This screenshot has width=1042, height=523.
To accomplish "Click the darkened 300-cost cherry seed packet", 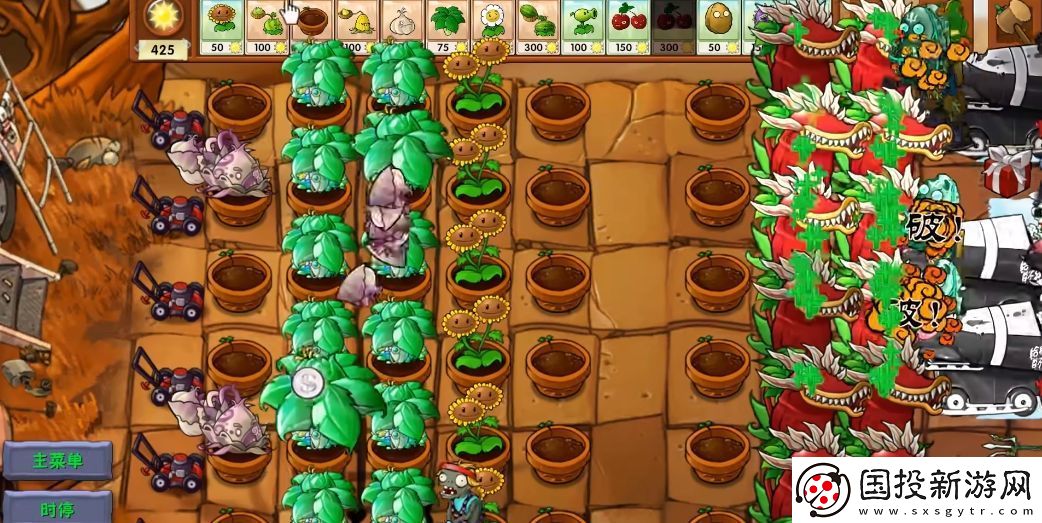I will [672, 27].
